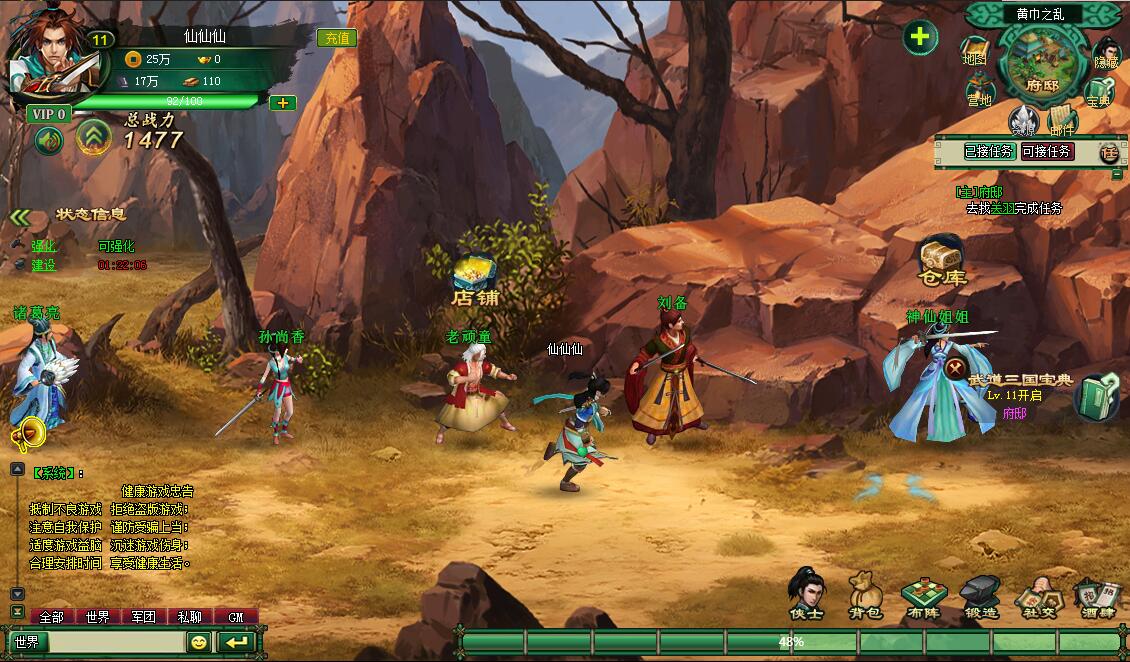Click the 强化 enhance status link

(x=44, y=246)
